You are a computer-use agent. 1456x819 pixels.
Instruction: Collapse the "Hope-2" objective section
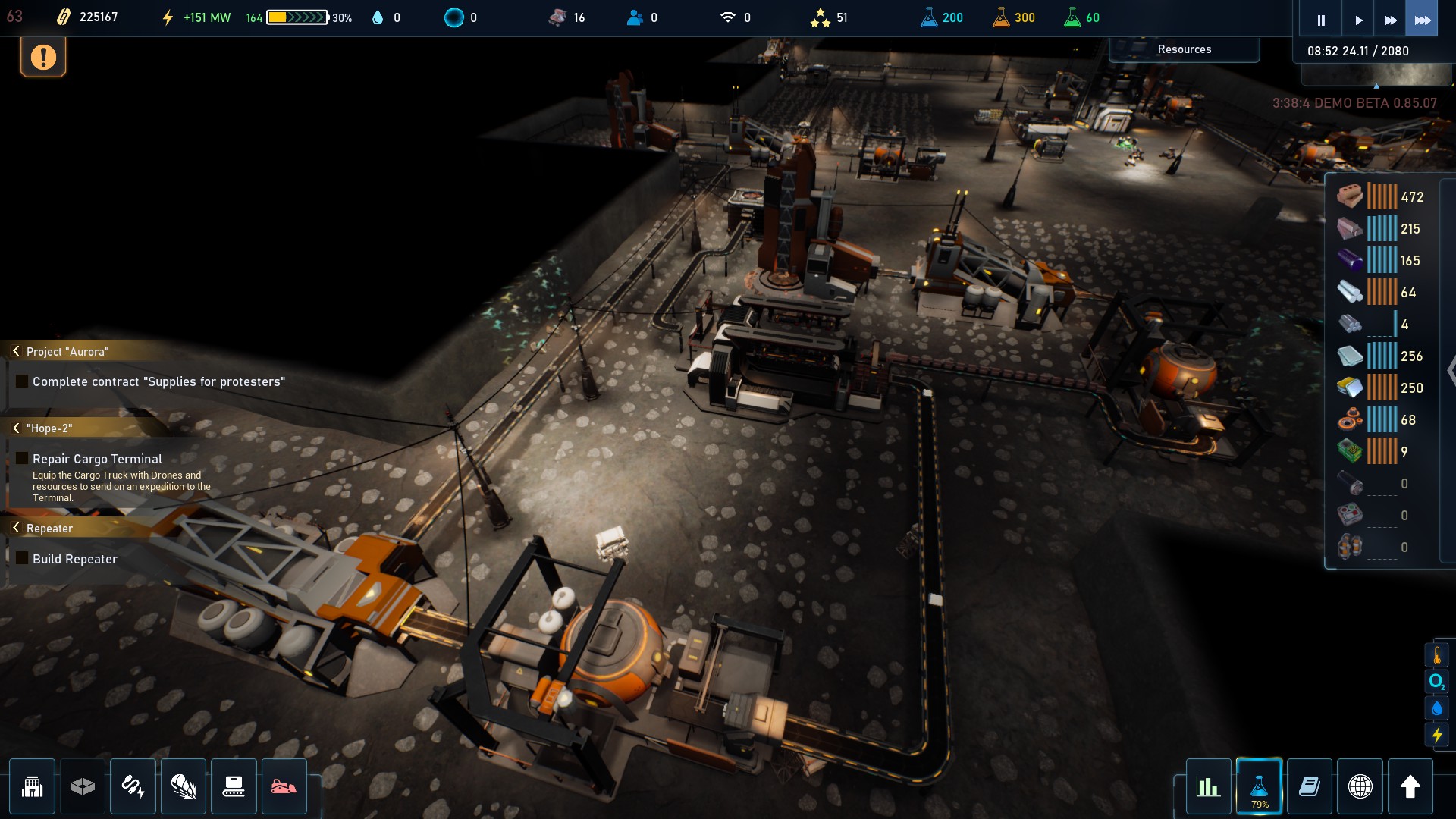[16, 428]
